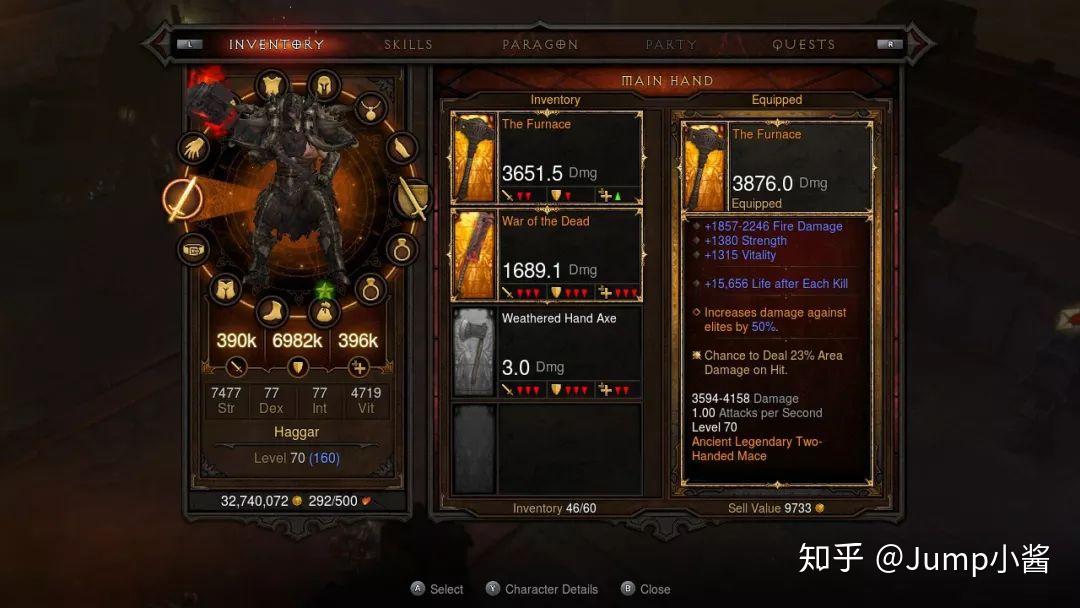Select the belt equipment slot
The height and width of the screenshot is (608, 1080).
(192, 249)
